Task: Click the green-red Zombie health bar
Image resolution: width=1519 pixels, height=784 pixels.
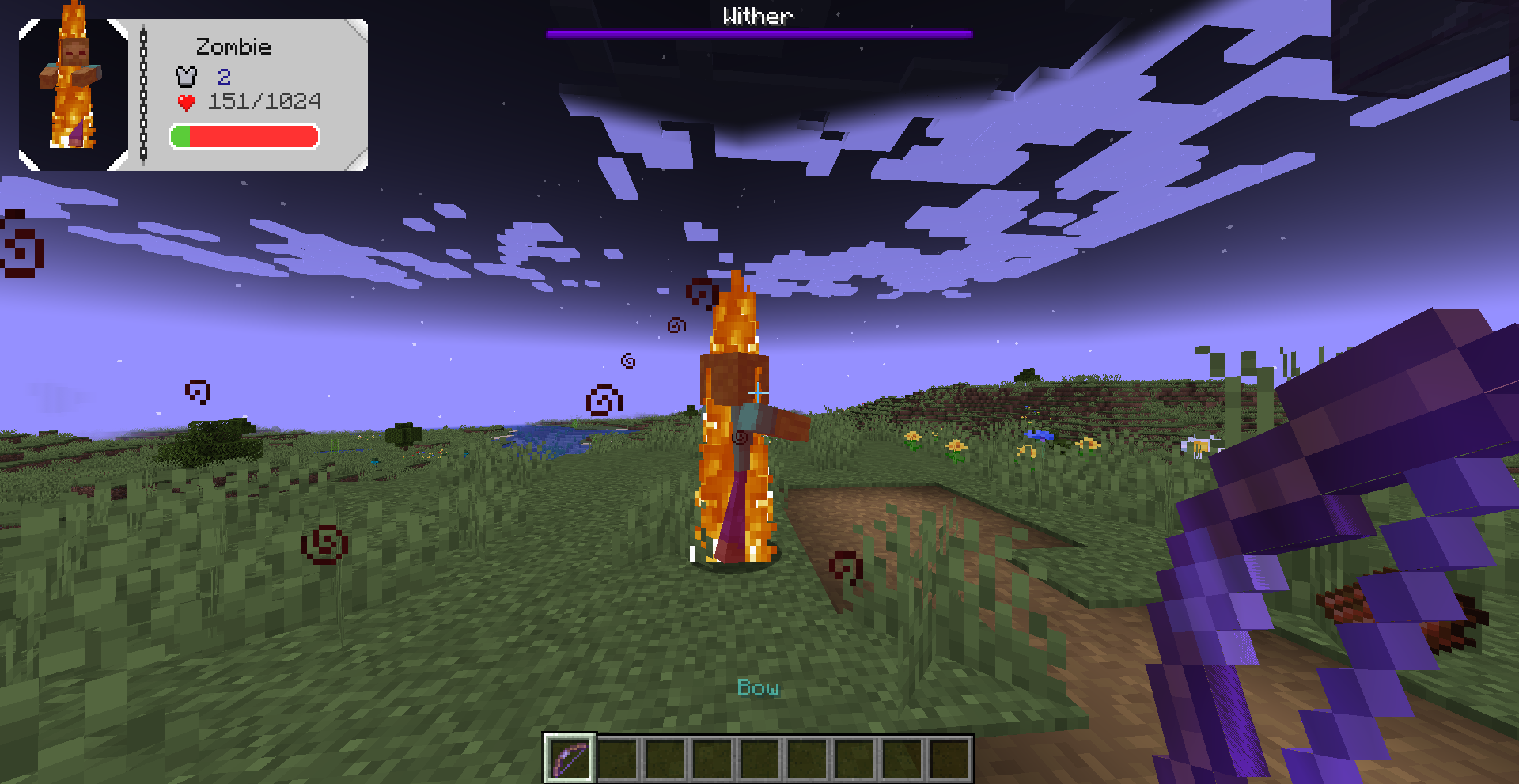Action: (x=243, y=137)
